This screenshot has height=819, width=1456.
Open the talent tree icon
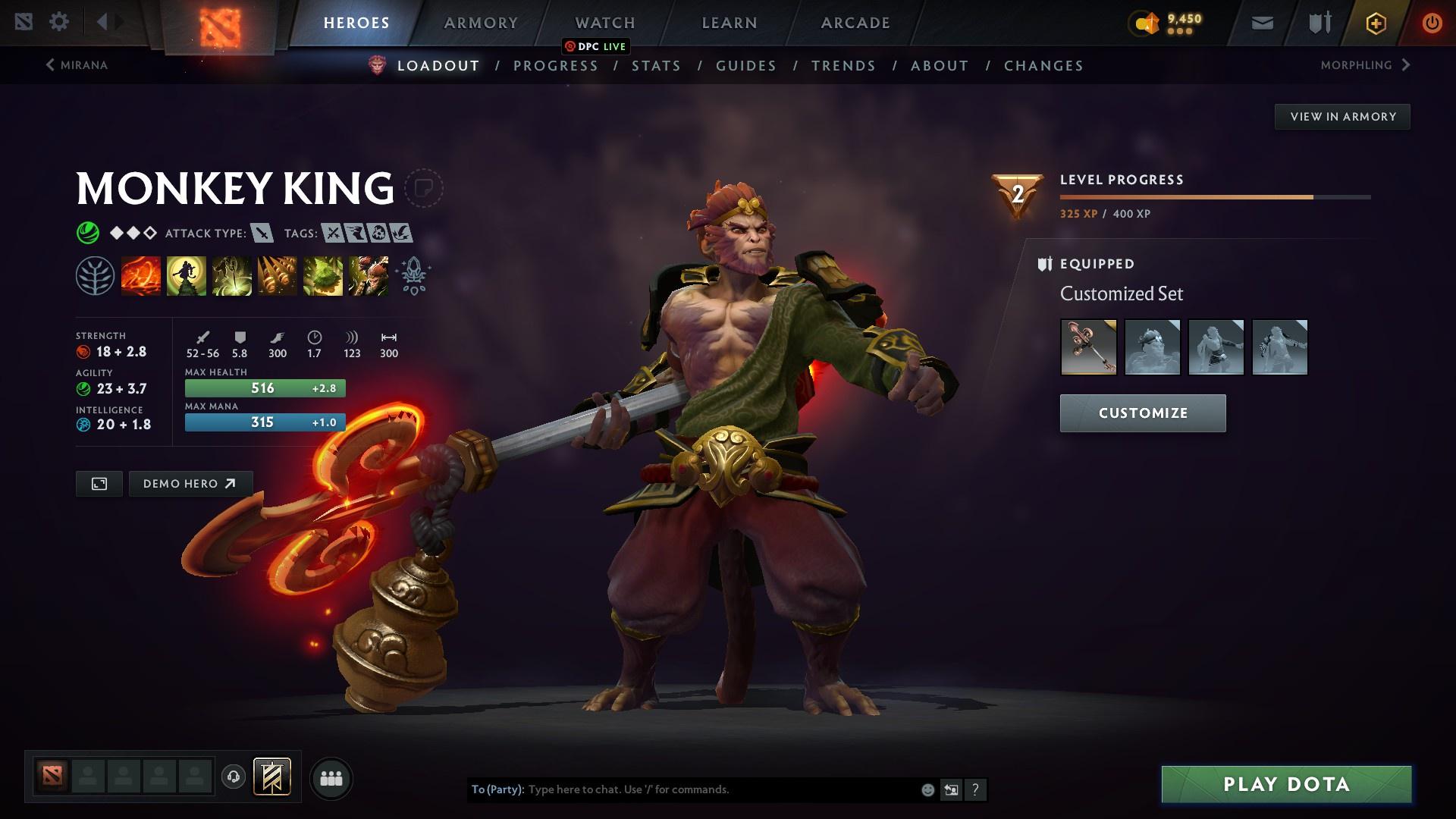pyautogui.click(x=96, y=275)
